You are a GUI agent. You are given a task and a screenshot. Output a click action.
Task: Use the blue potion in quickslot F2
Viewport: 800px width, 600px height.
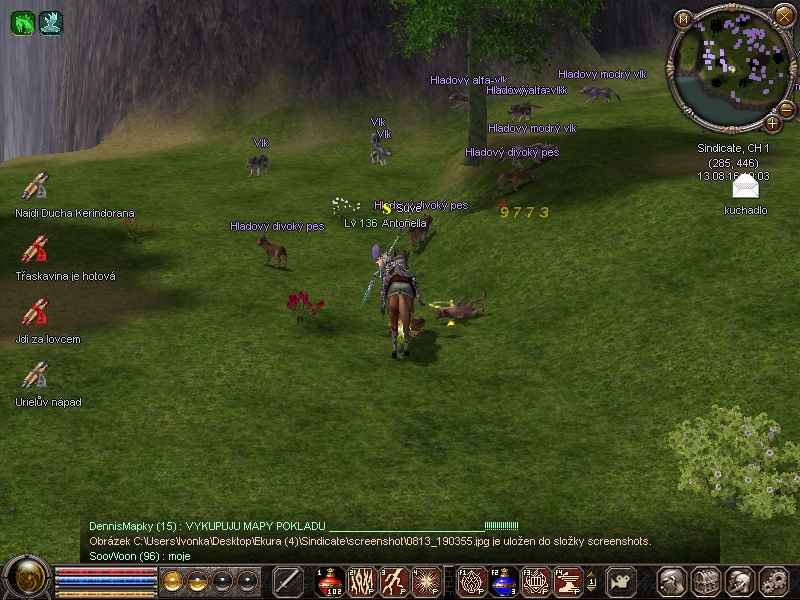(x=502, y=581)
